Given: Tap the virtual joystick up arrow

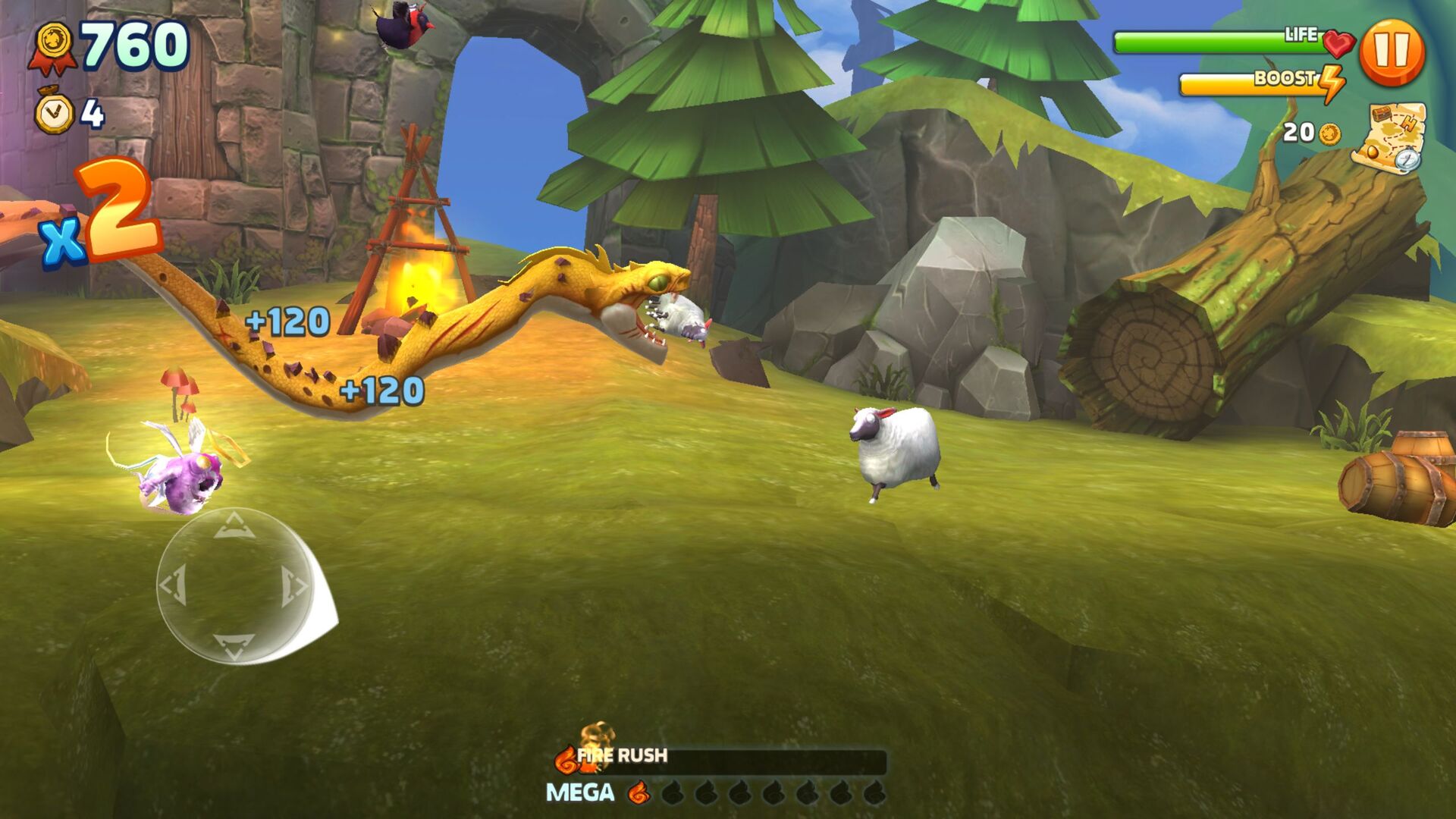Looking at the screenshot, I should (x=233, y=526).
